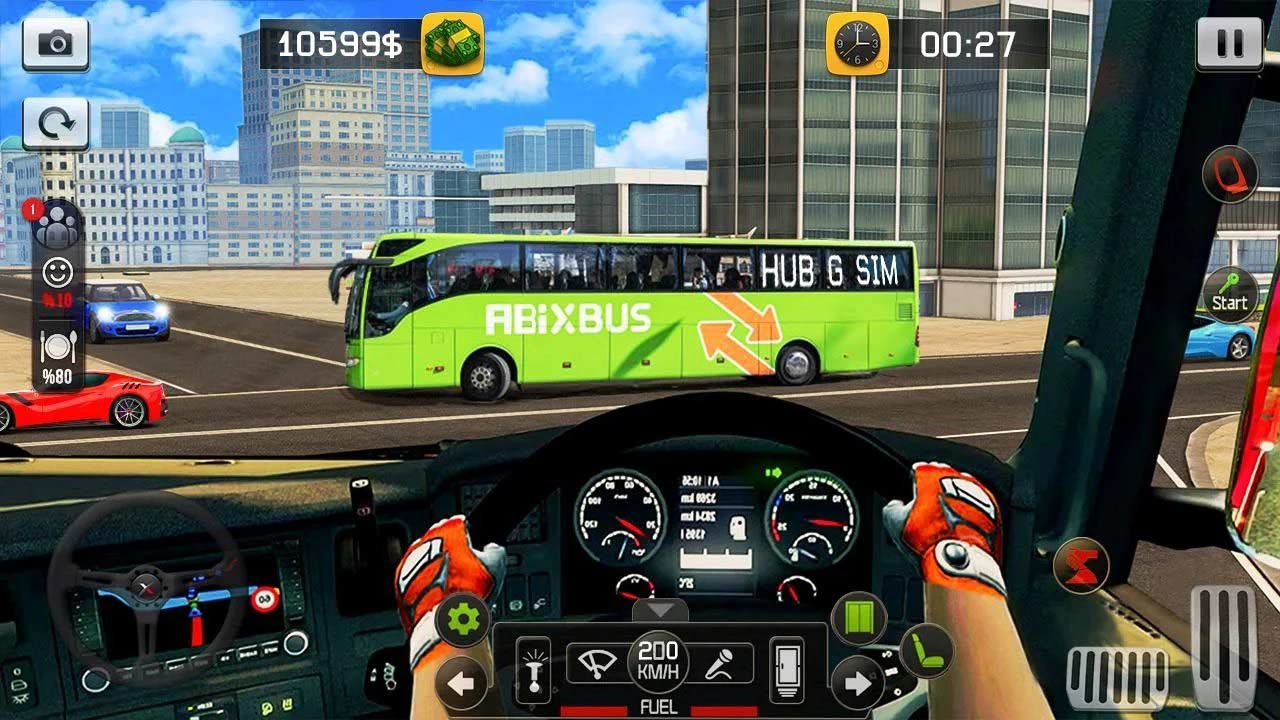1280x720 pixels.
Task: Signal right with the right arrow button
Action: pyautogui.click(x=857, y=684)
